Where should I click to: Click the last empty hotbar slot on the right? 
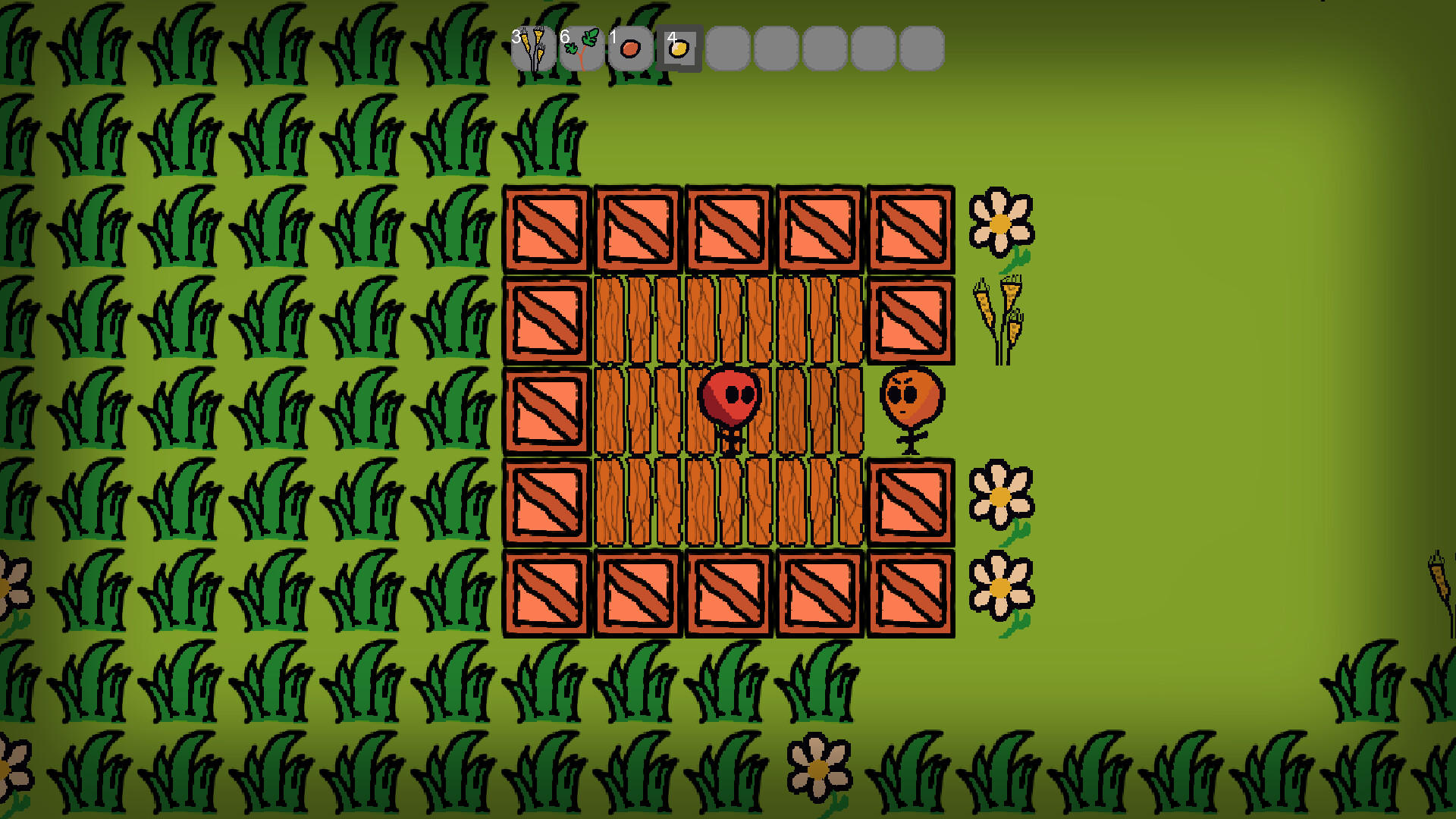921,47
